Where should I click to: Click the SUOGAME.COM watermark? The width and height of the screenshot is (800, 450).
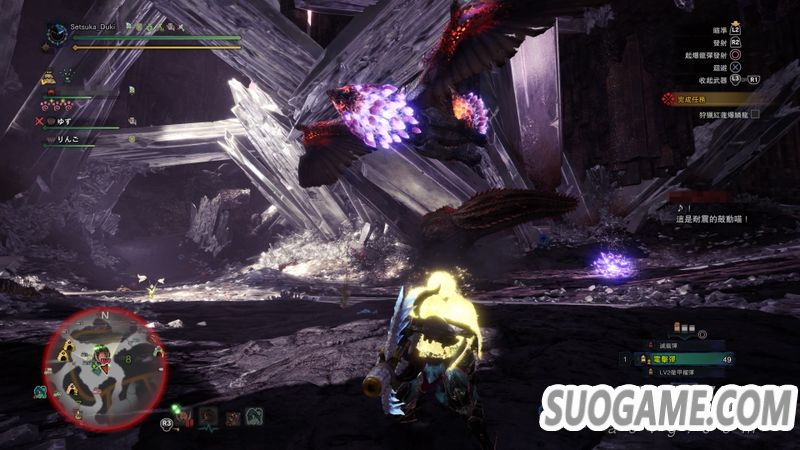point(667,406)
